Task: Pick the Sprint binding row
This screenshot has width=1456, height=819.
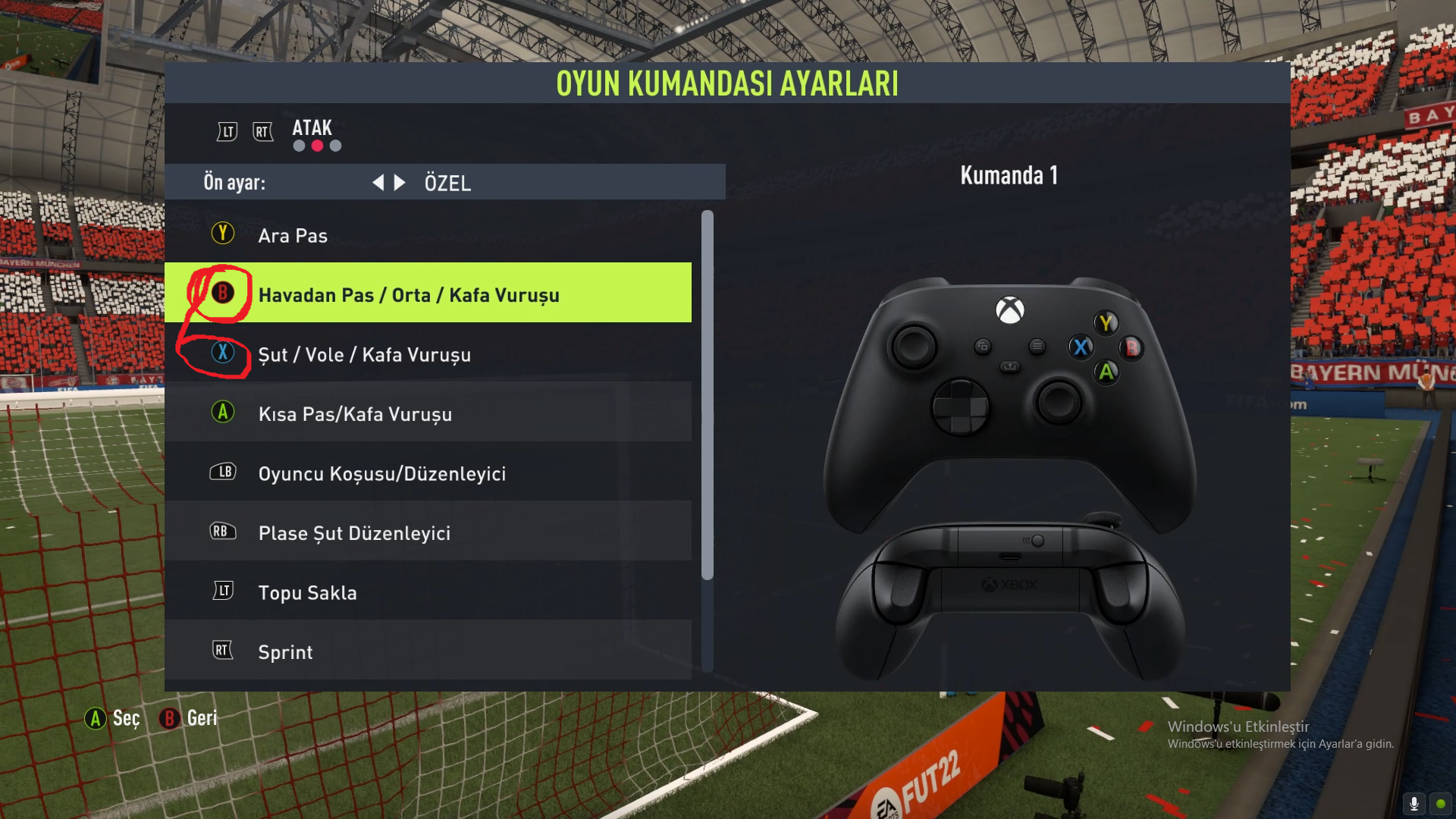Action: click(428, 651)
